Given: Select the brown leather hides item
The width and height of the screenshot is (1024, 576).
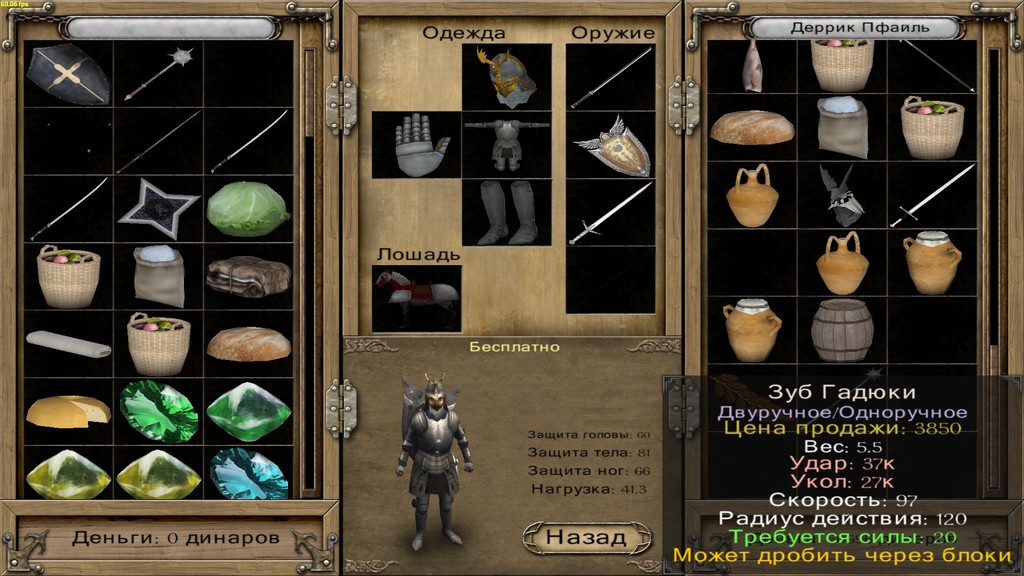Looking at the screenshot, I should pos(248,276).
